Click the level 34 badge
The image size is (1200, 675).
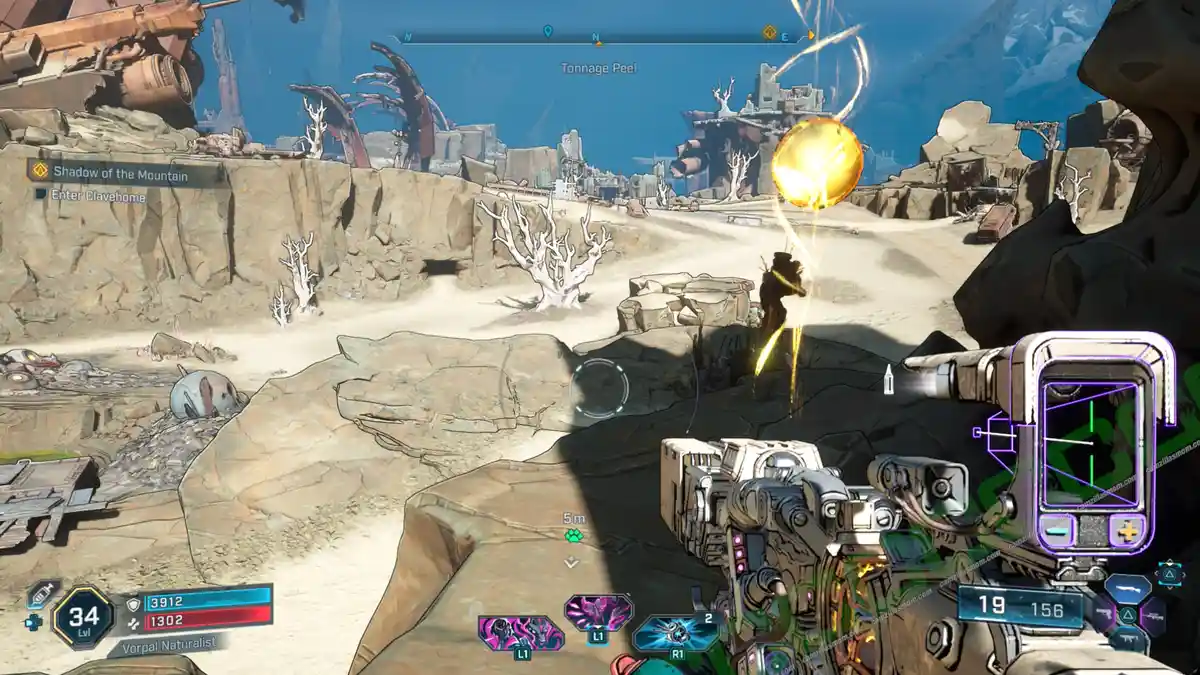(84, 617)
